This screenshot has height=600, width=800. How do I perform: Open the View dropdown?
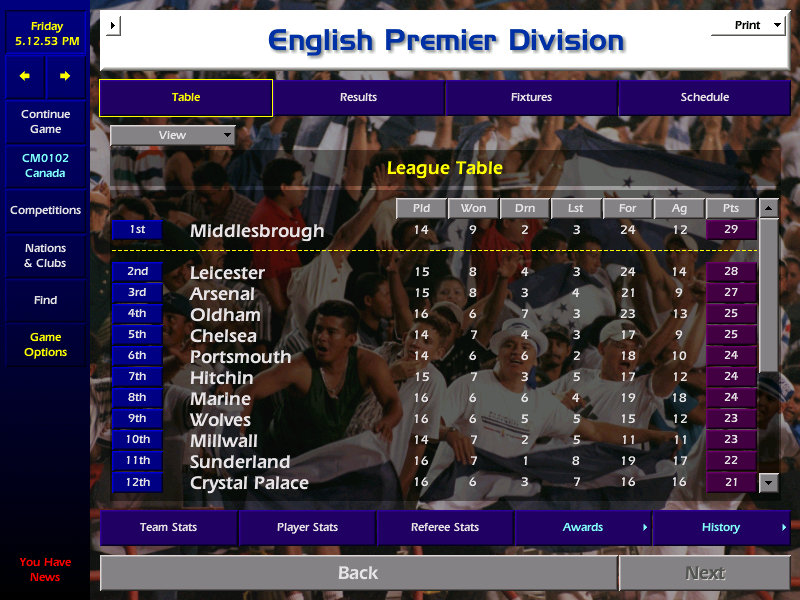click(173, 135)
